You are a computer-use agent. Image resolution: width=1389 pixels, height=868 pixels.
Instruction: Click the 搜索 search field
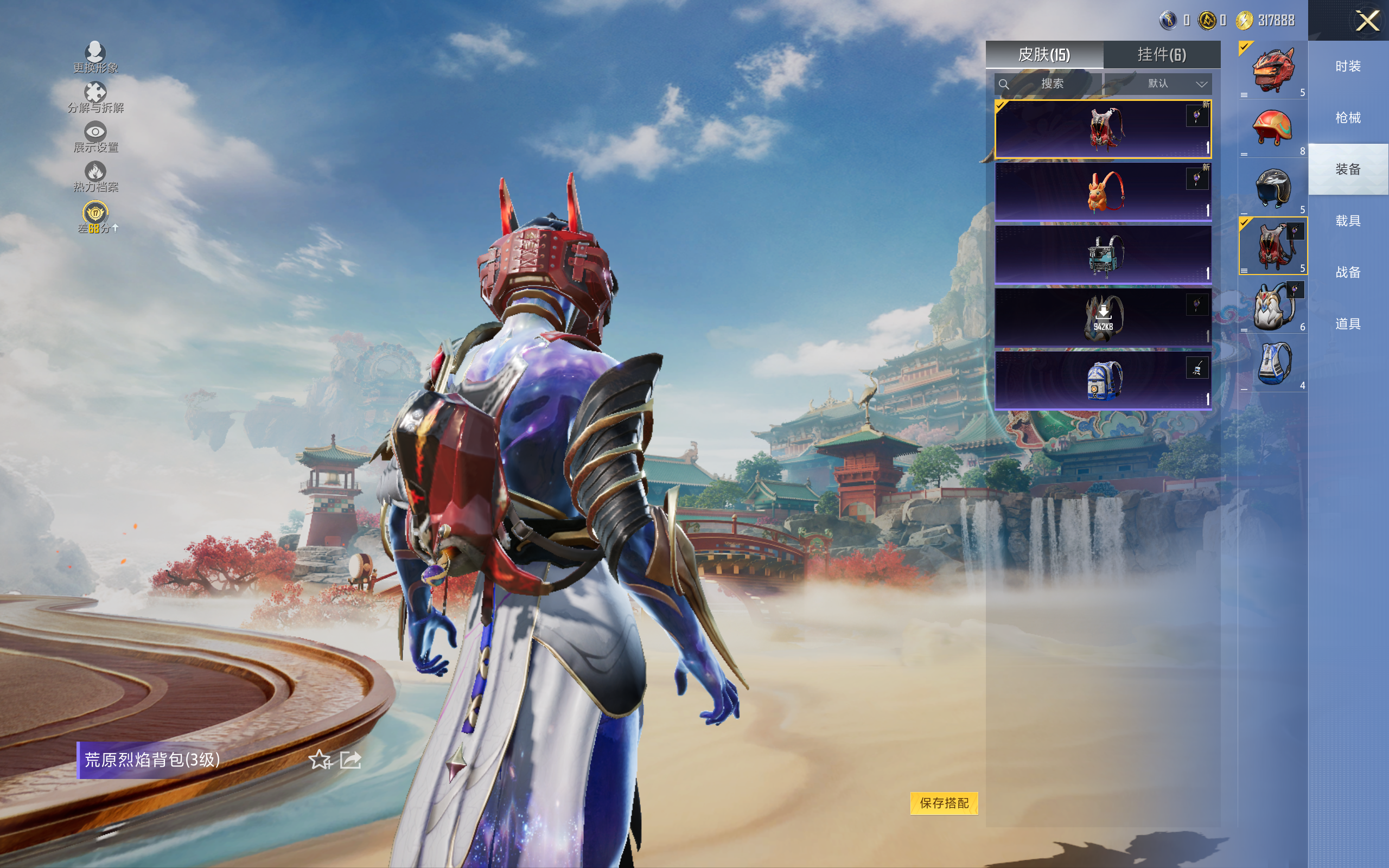(x=1049, y=84)
